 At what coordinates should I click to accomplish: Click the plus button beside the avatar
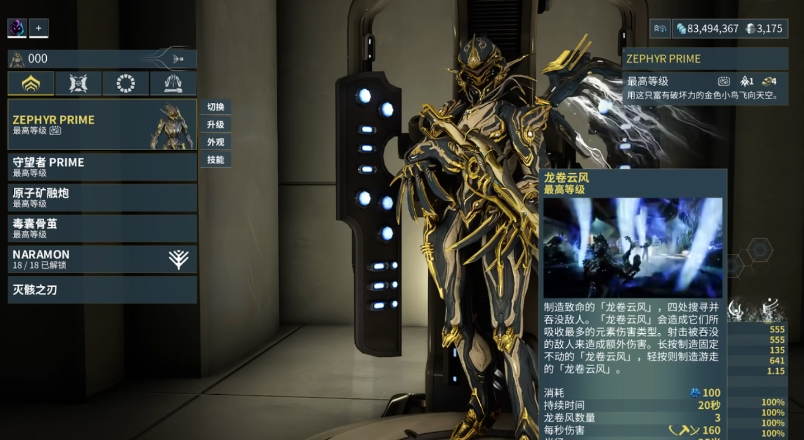click(39, 28)
